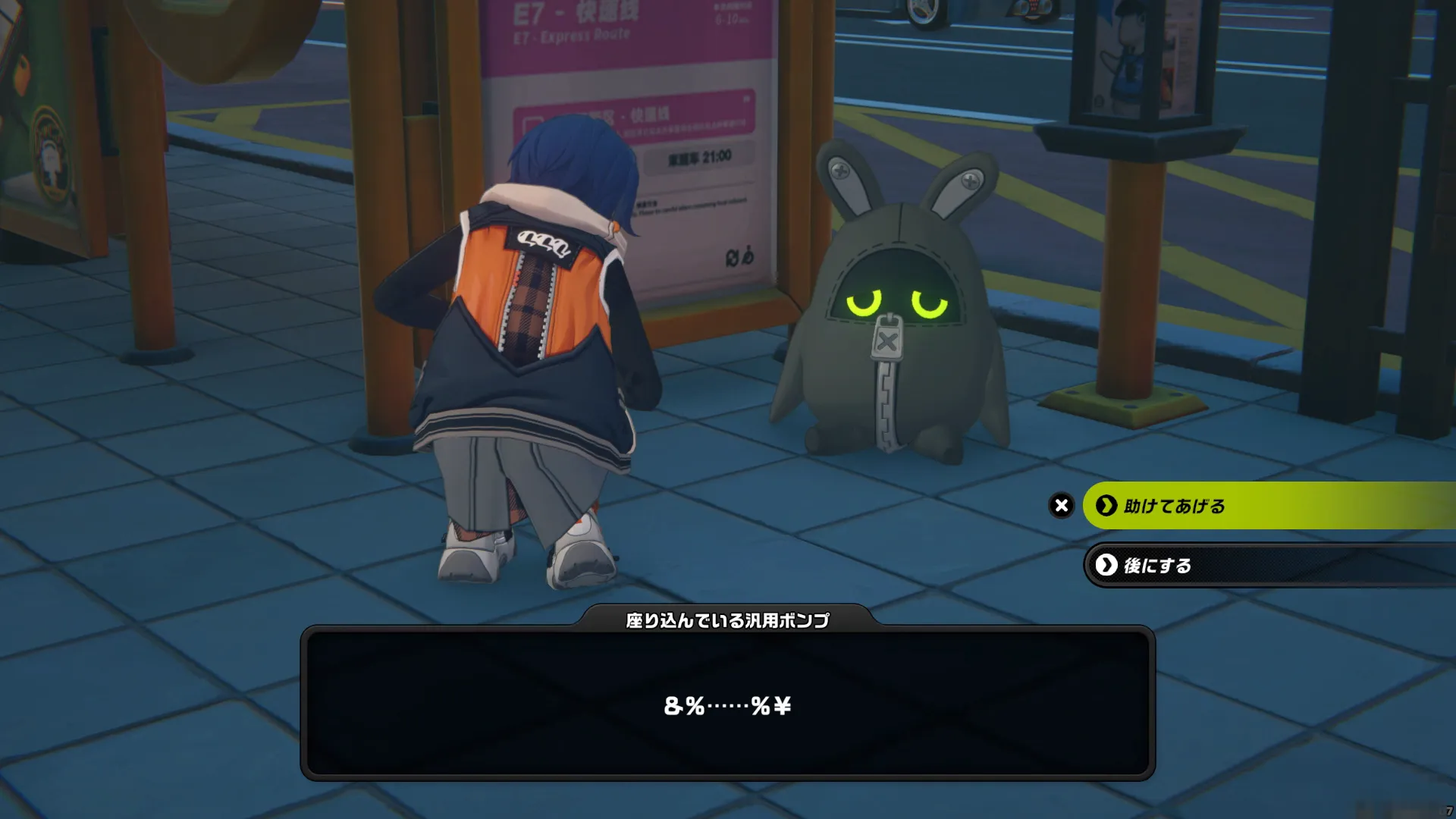Advance the dialogue box text
The height and width of the screenshot is (819, 1456).
tap(727, 704)
